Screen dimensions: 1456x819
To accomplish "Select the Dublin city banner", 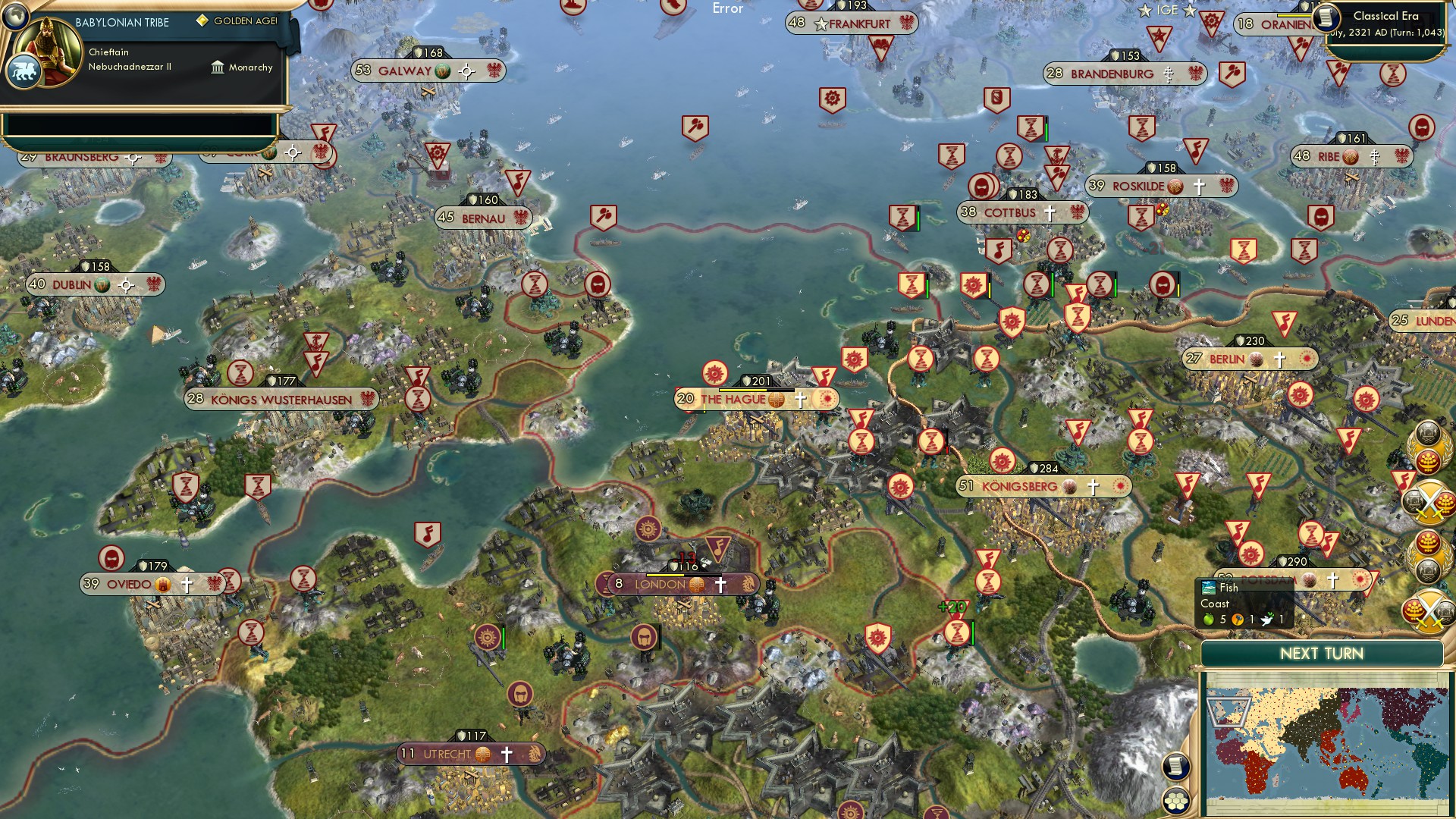I will point(72,284).
